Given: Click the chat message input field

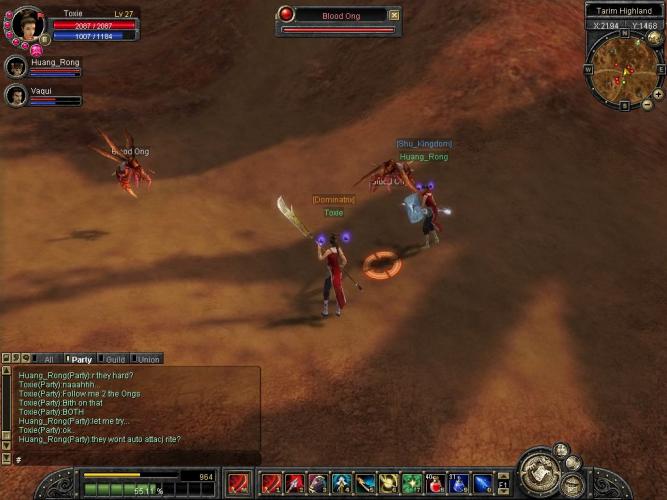Looking at the screenshot, I should (x=130, y=458).
